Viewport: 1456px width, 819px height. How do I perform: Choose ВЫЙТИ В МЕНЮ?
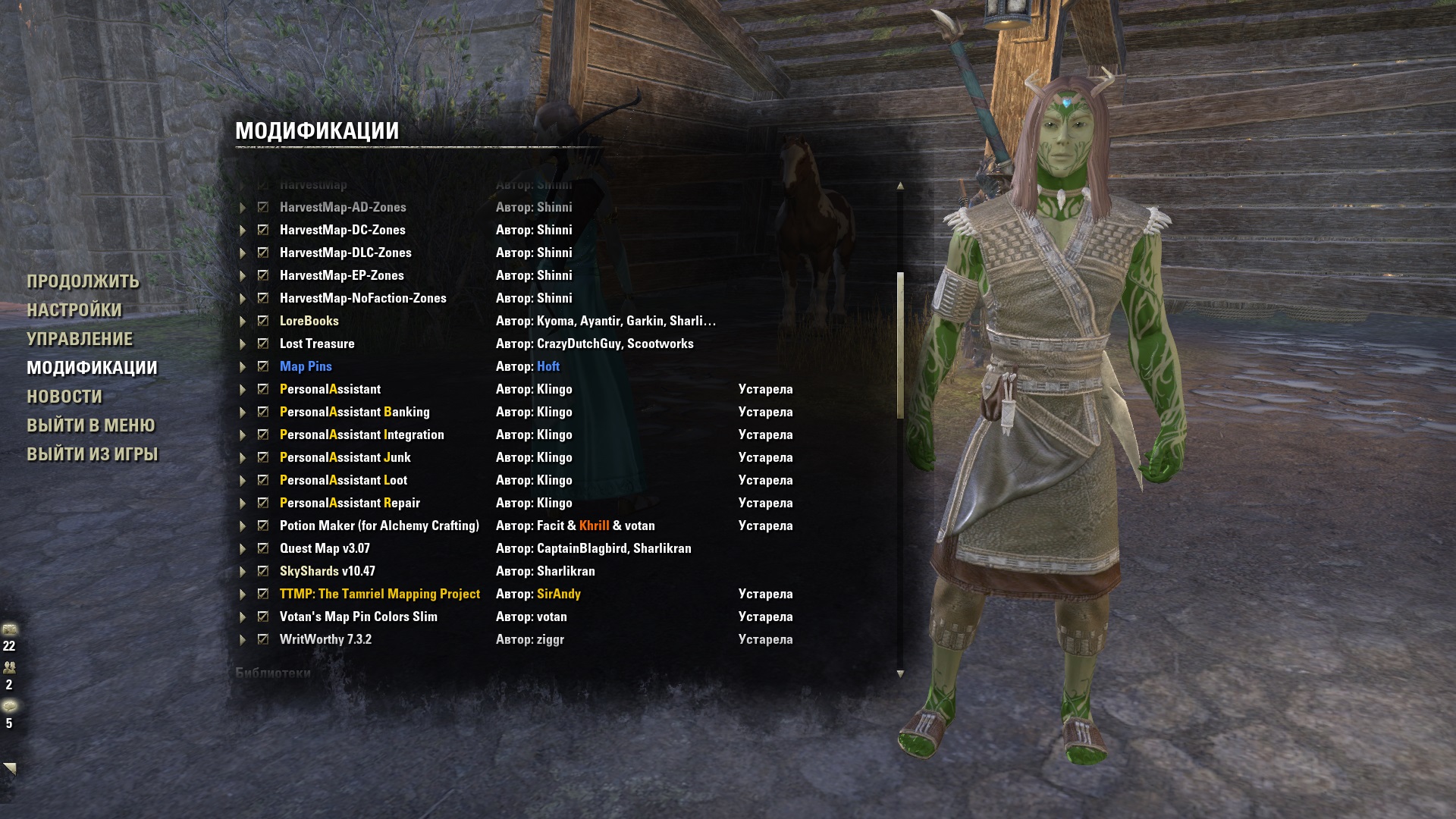[91, 425]
